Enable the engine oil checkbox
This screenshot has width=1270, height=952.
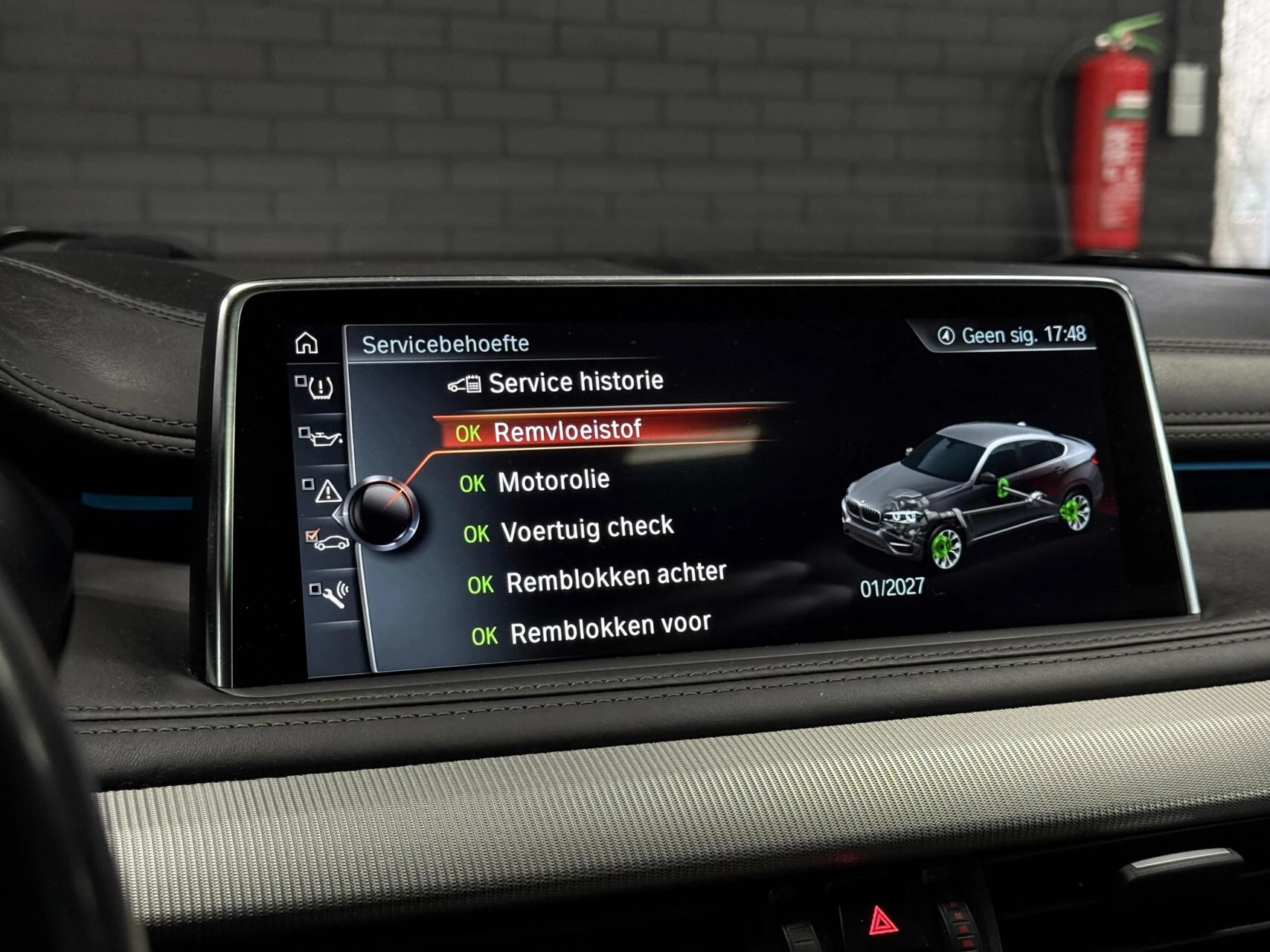(x=303, y=433)
